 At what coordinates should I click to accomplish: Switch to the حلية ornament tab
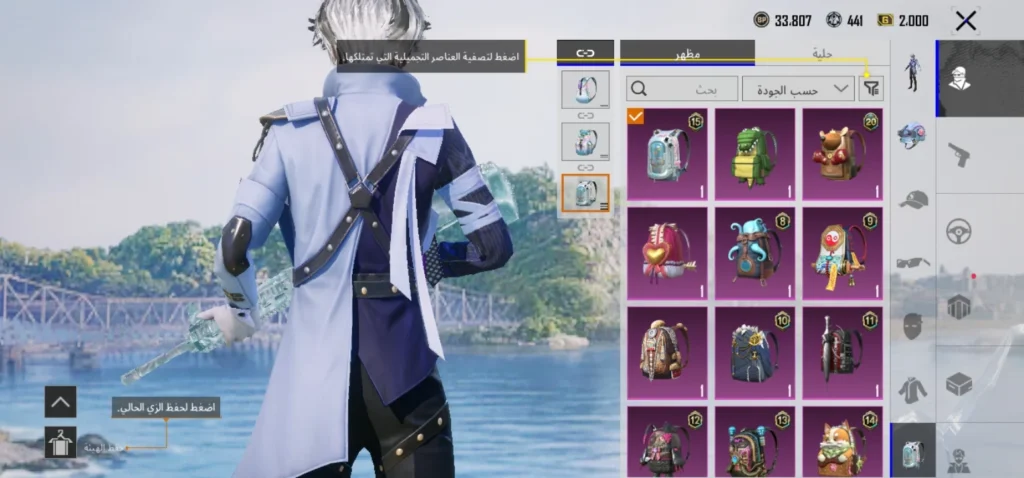coord(822,53)
